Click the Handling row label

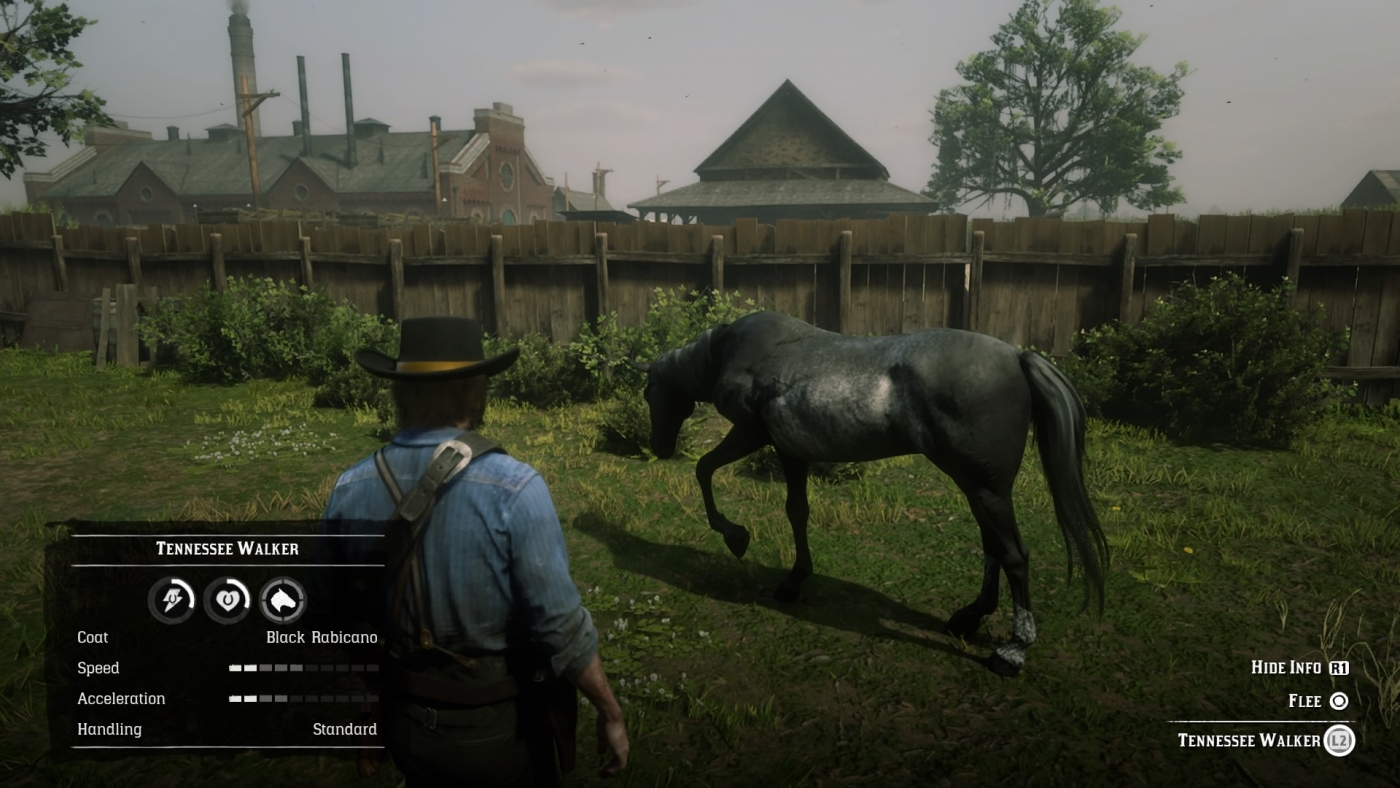108,729
